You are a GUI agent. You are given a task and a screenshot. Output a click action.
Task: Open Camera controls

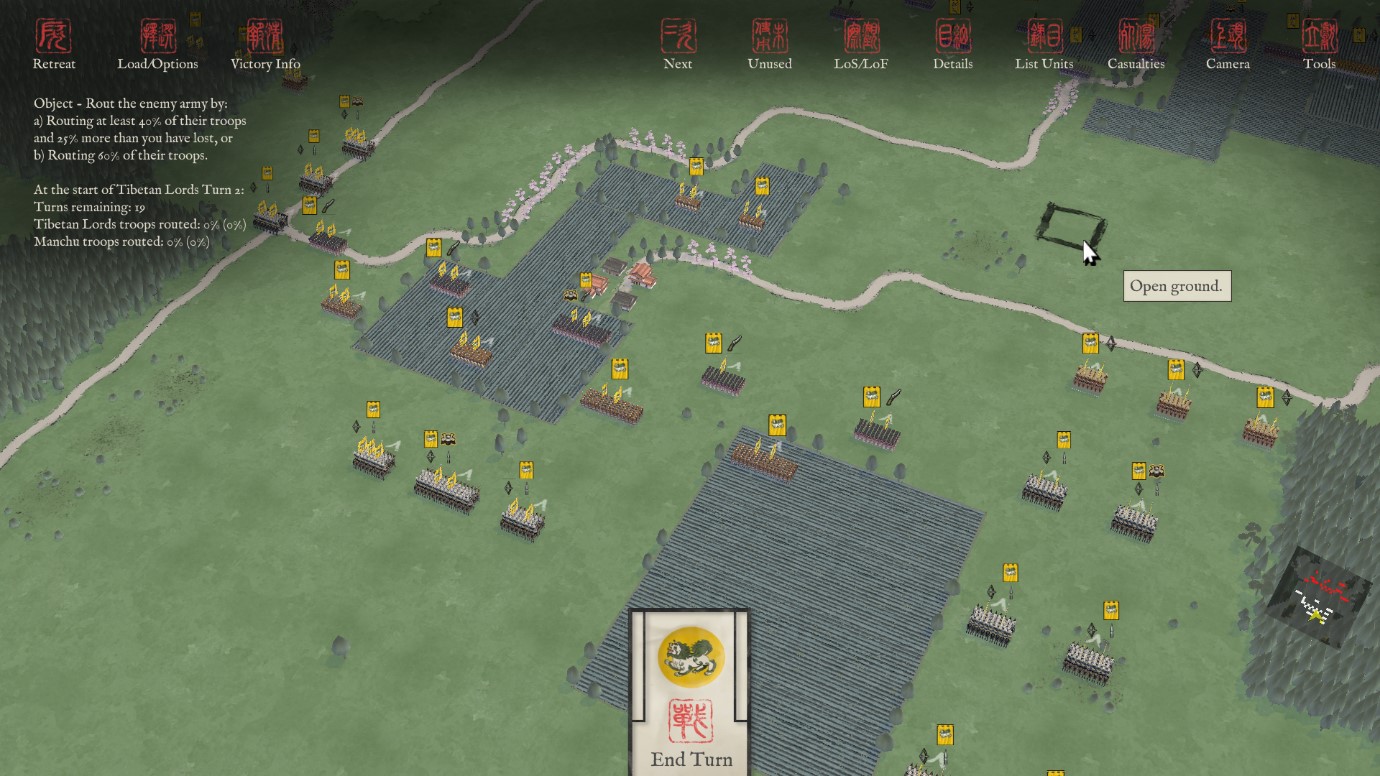1228,44
